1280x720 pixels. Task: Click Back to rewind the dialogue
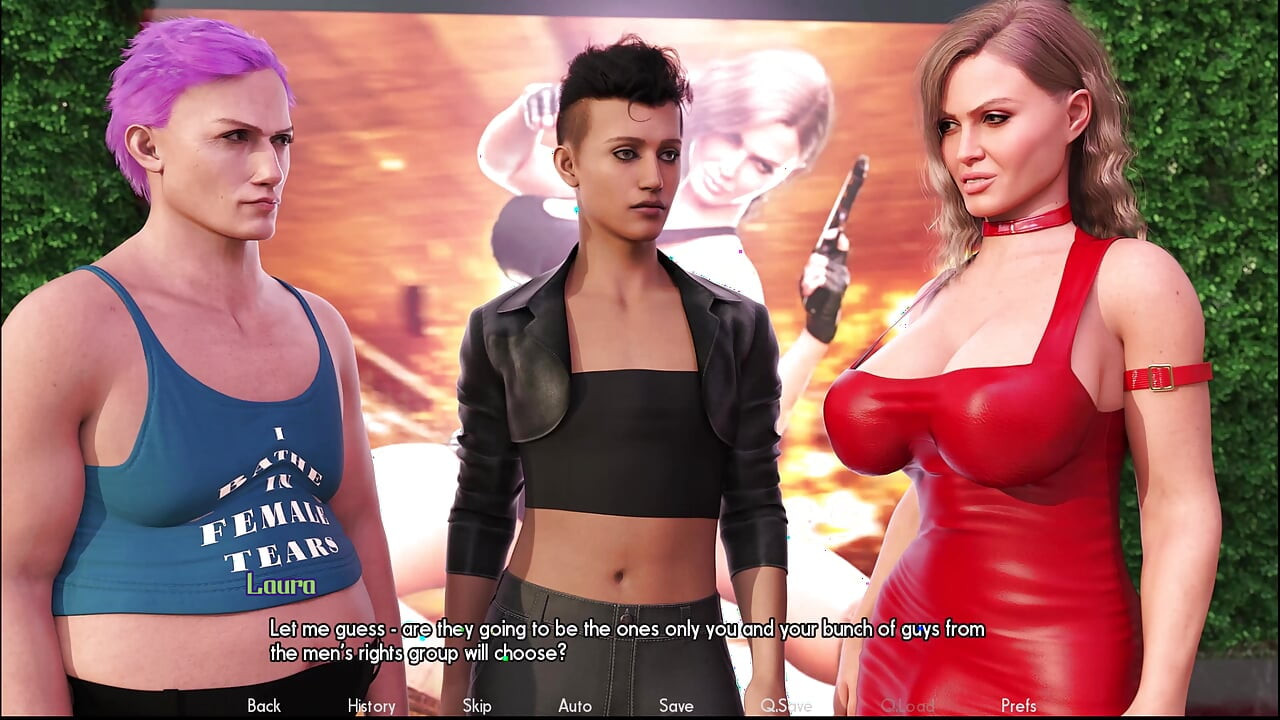point(263,706)
